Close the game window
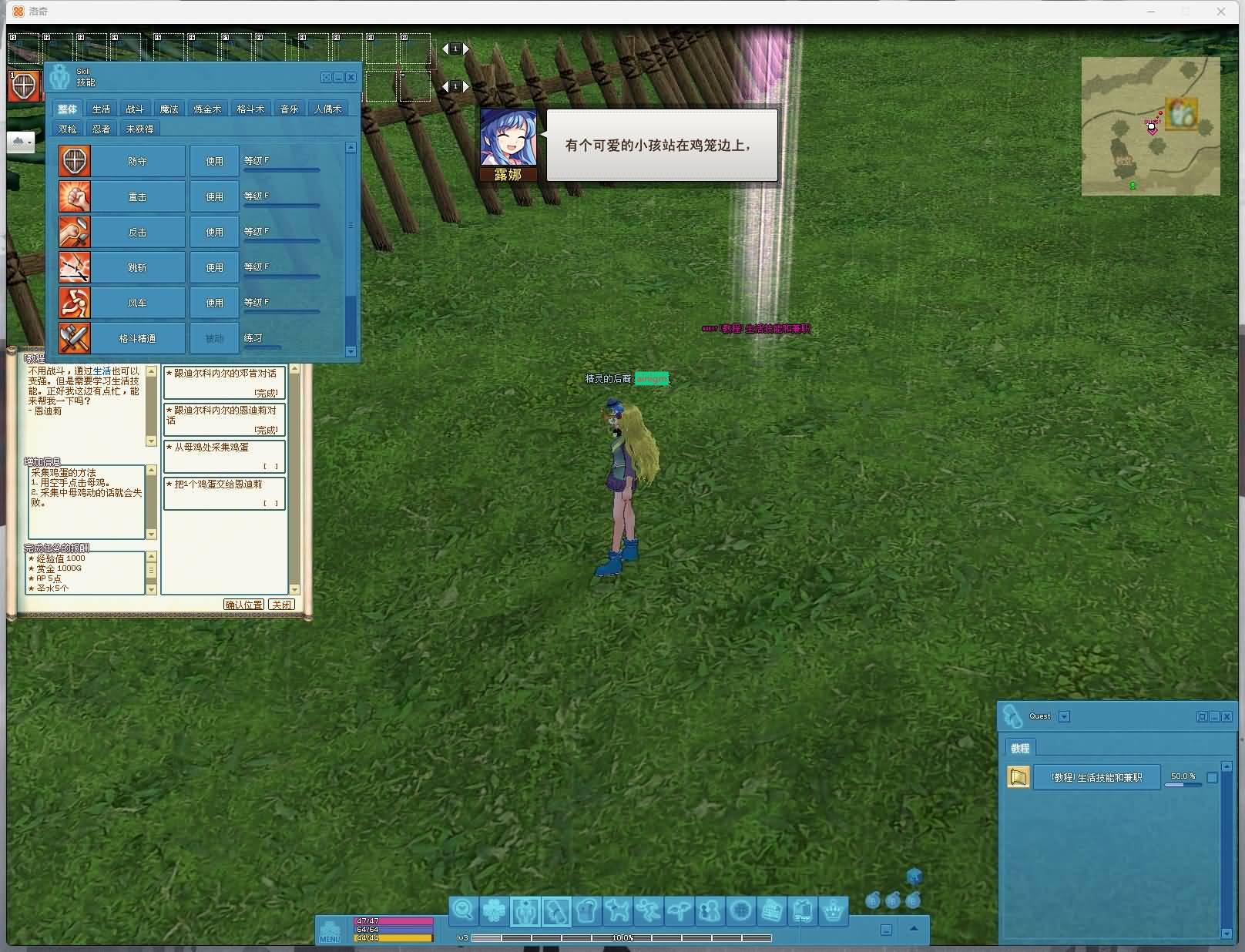1245x952 pixels. (x=1221, y=12)
